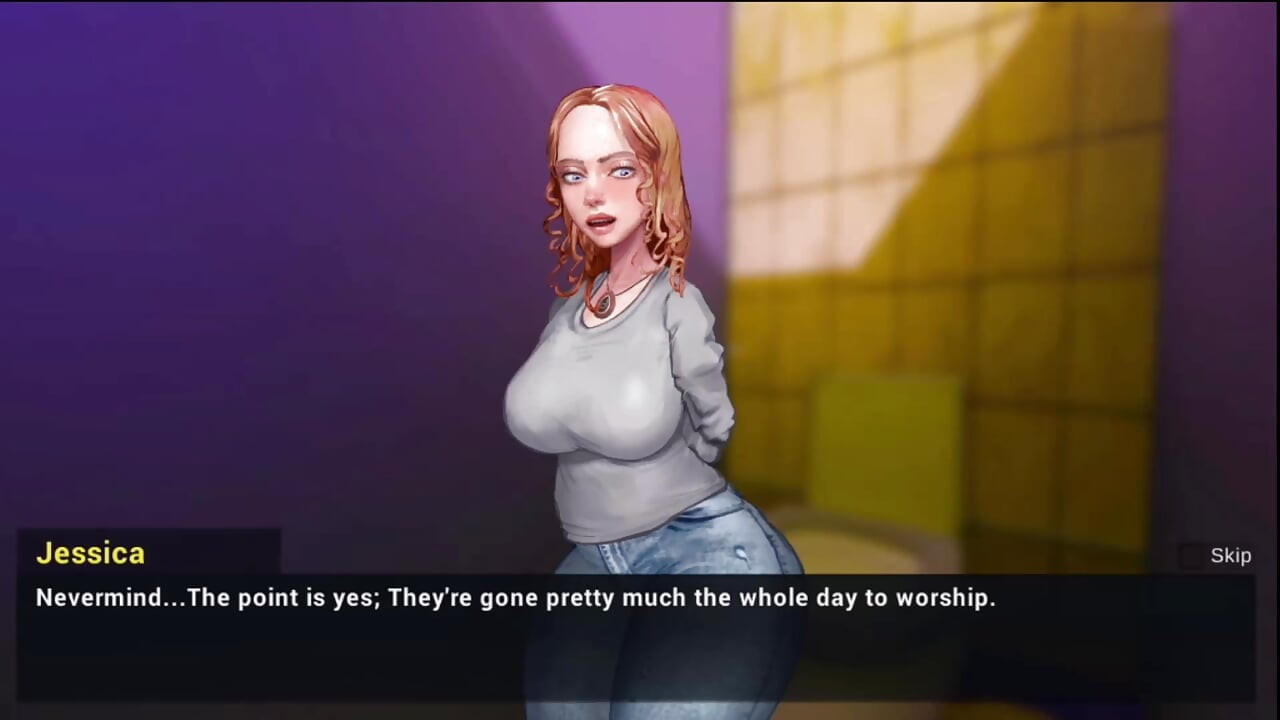Click the nameplate bar containing the speaker name

(x=150, y=553)
